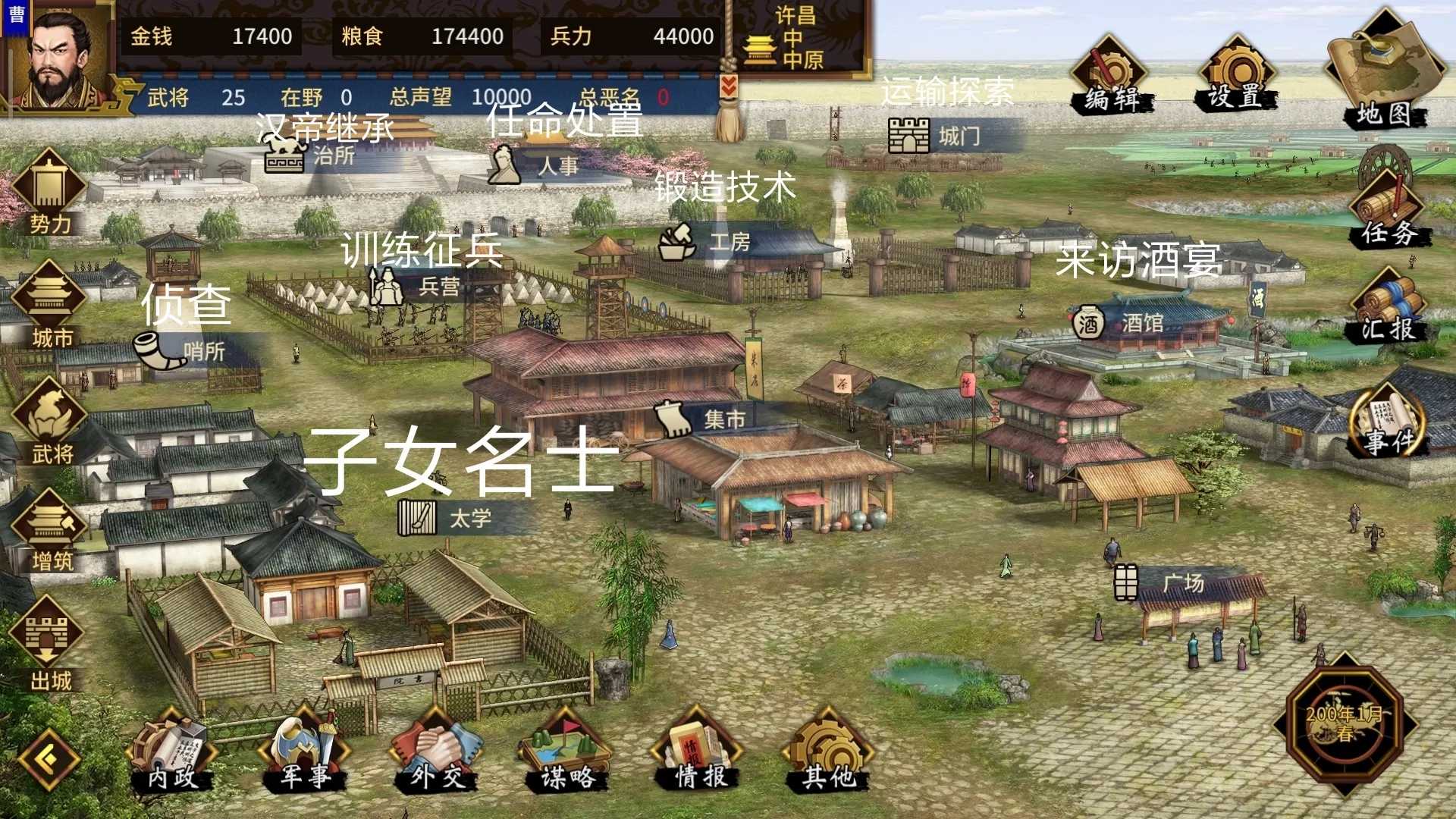Image resolution: width=1456 pixels, height=819 pixels.
Task: Visit the 兵营 barracks for training
Action: (x=387, y=287)
